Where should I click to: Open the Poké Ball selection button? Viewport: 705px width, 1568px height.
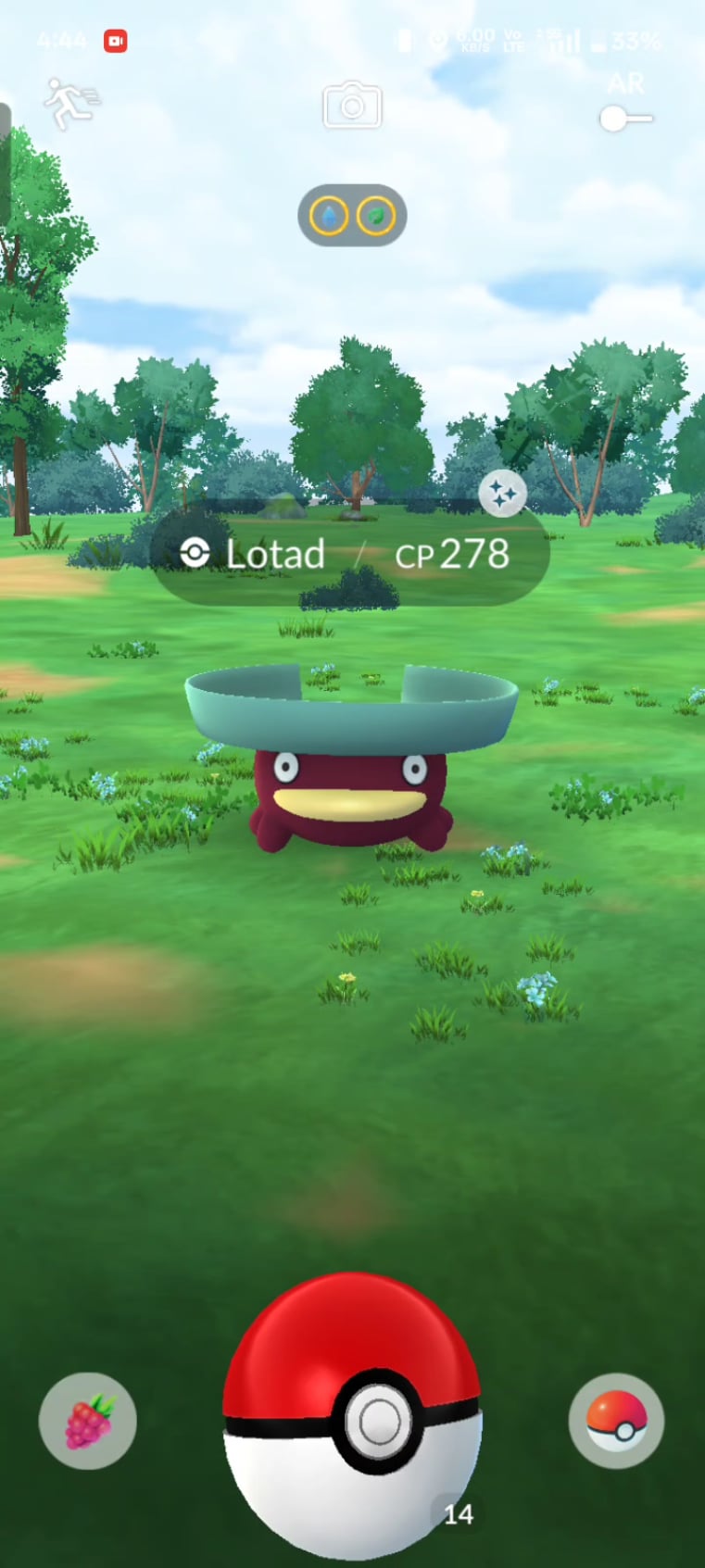point(616,1421)
